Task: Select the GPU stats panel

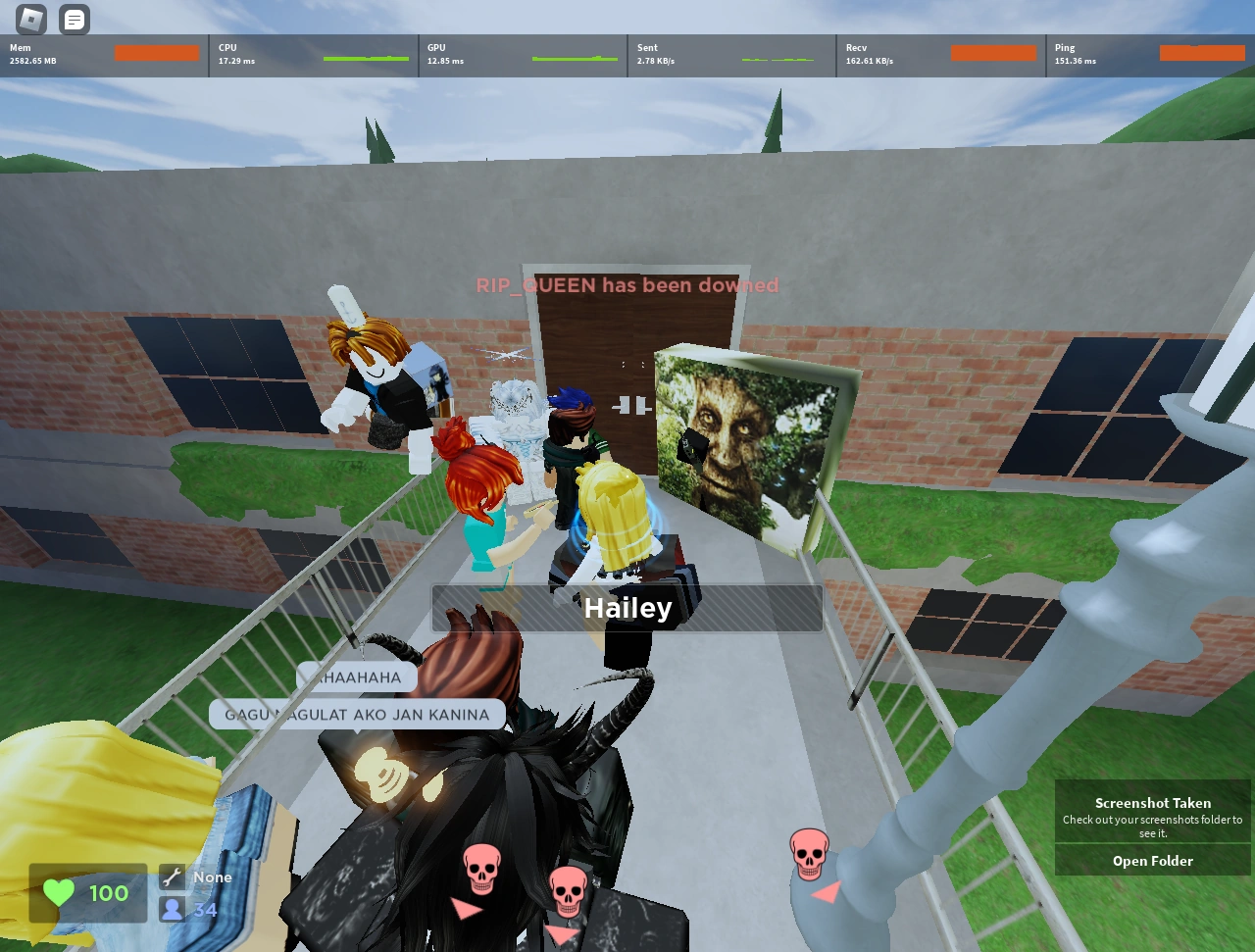Action: 522,54
